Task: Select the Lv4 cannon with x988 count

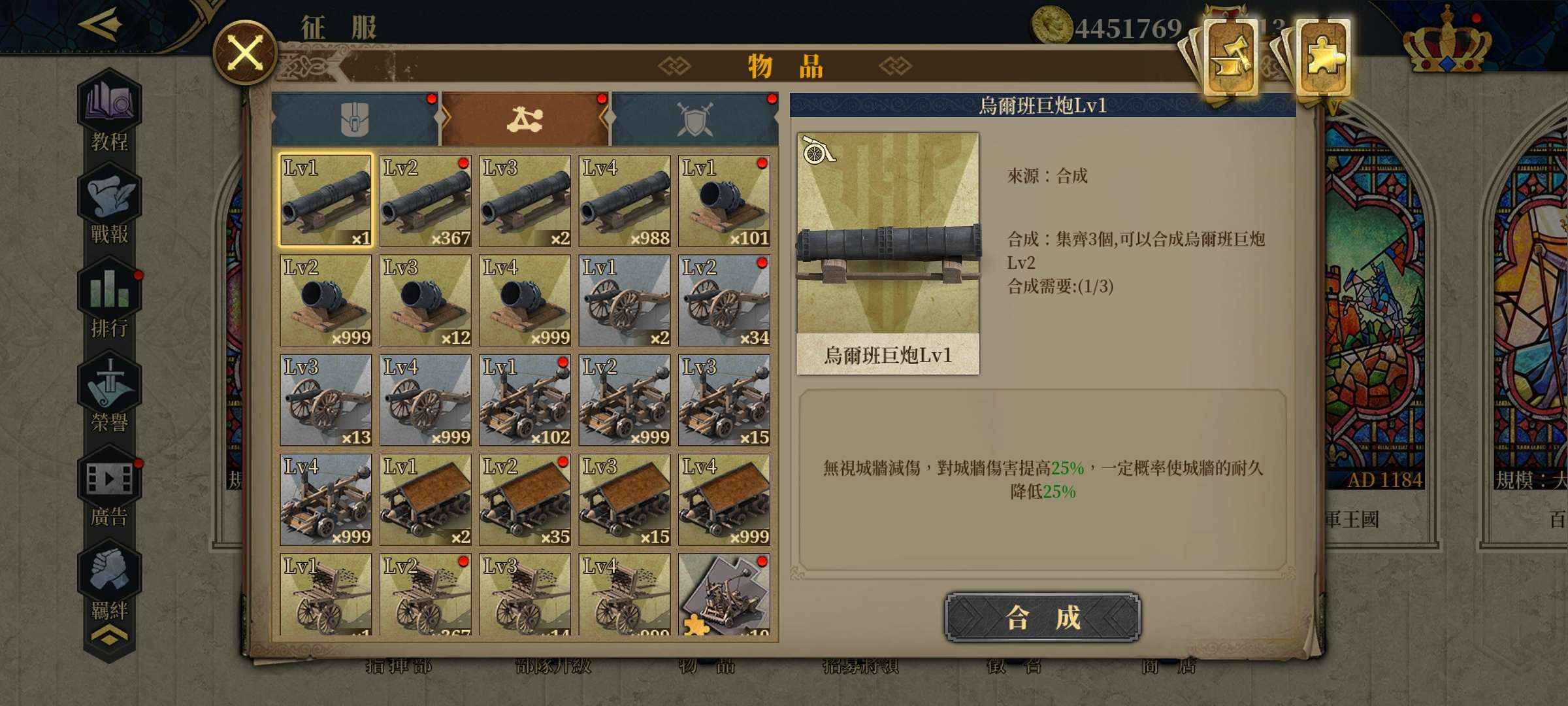Action: pos(624,199)
